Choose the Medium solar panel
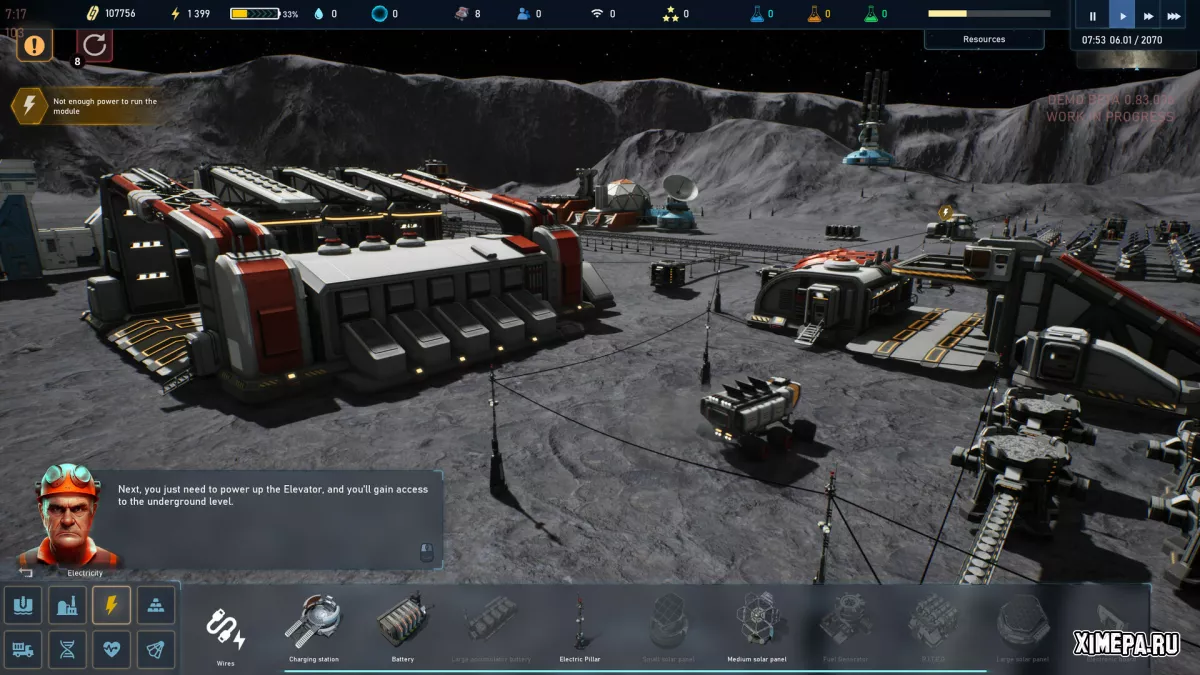Screen dimensions: 1200x675 [x=757, y=627]
